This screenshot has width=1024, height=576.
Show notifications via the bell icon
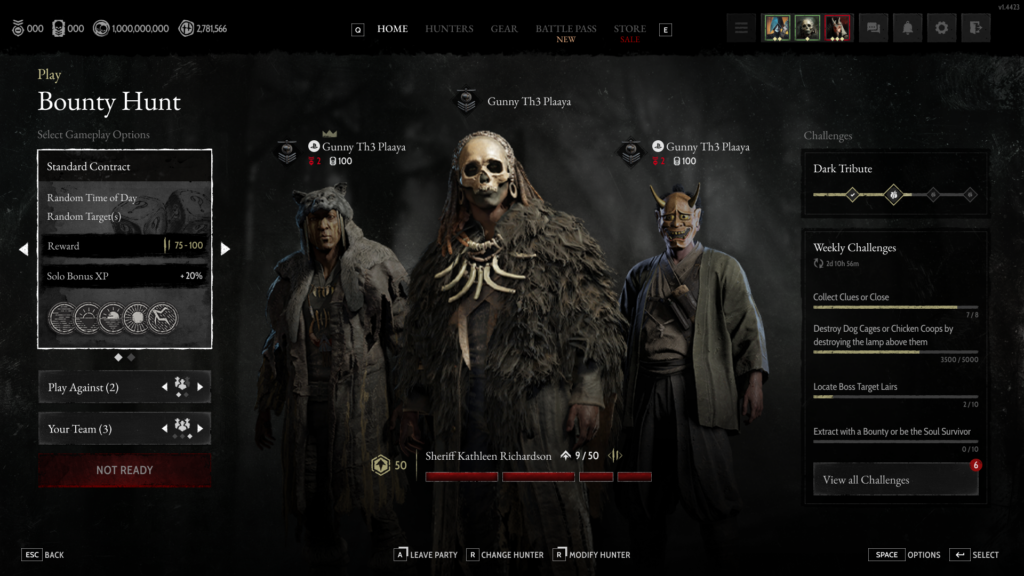tap(907, 29)
